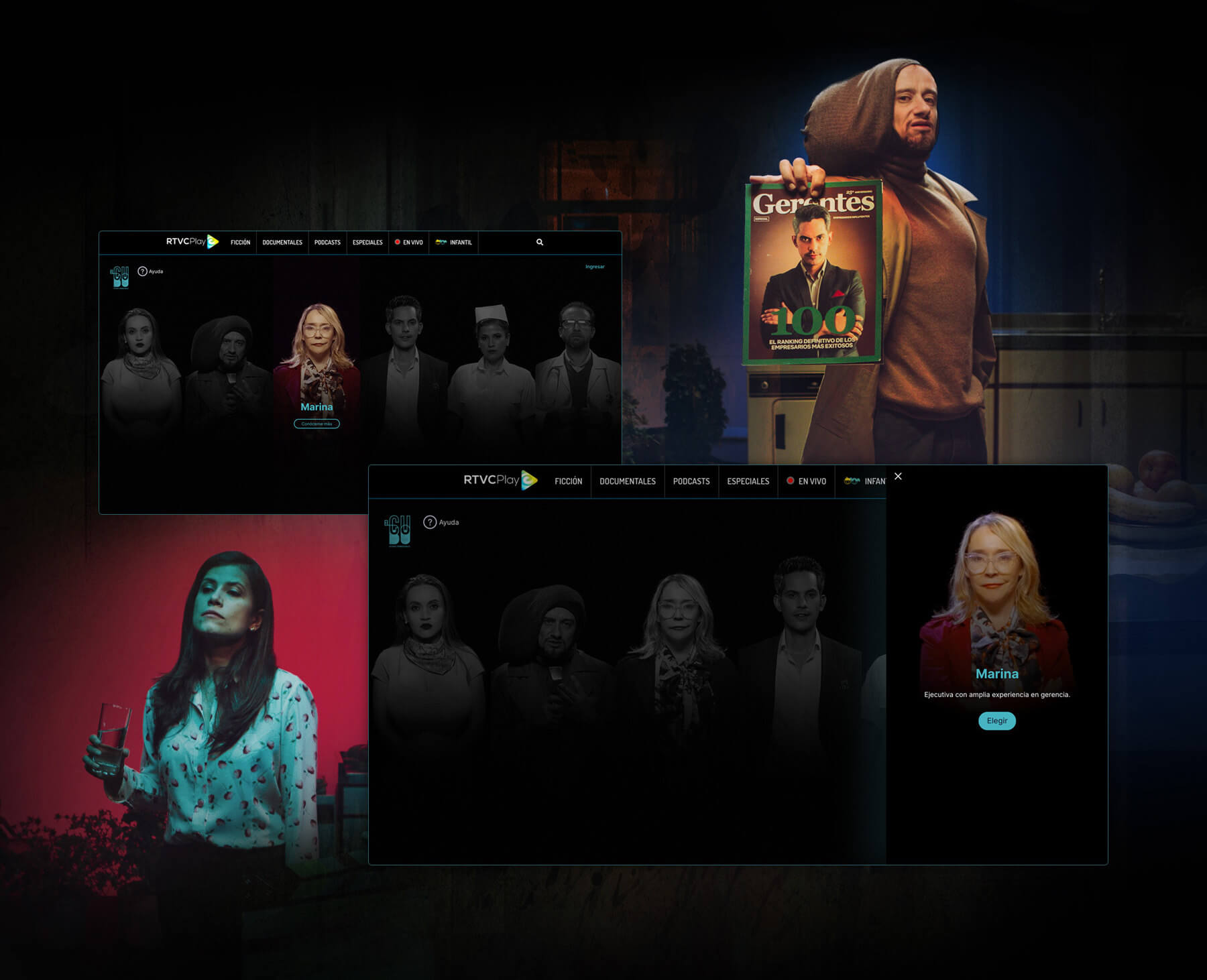Click the search magnifier icon
This screenshot has width=1207, height=980.
pos(540,242)
